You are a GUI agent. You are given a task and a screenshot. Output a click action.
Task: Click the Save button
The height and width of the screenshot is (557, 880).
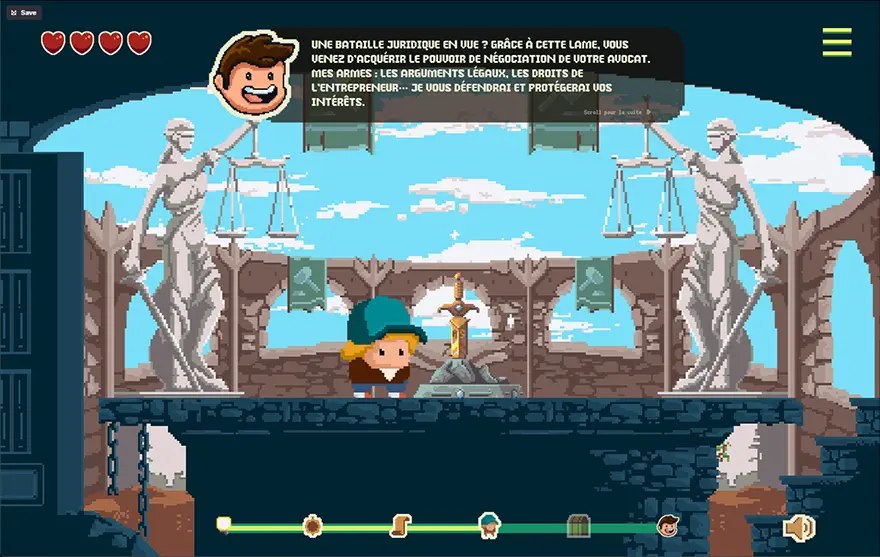(24, 13)
